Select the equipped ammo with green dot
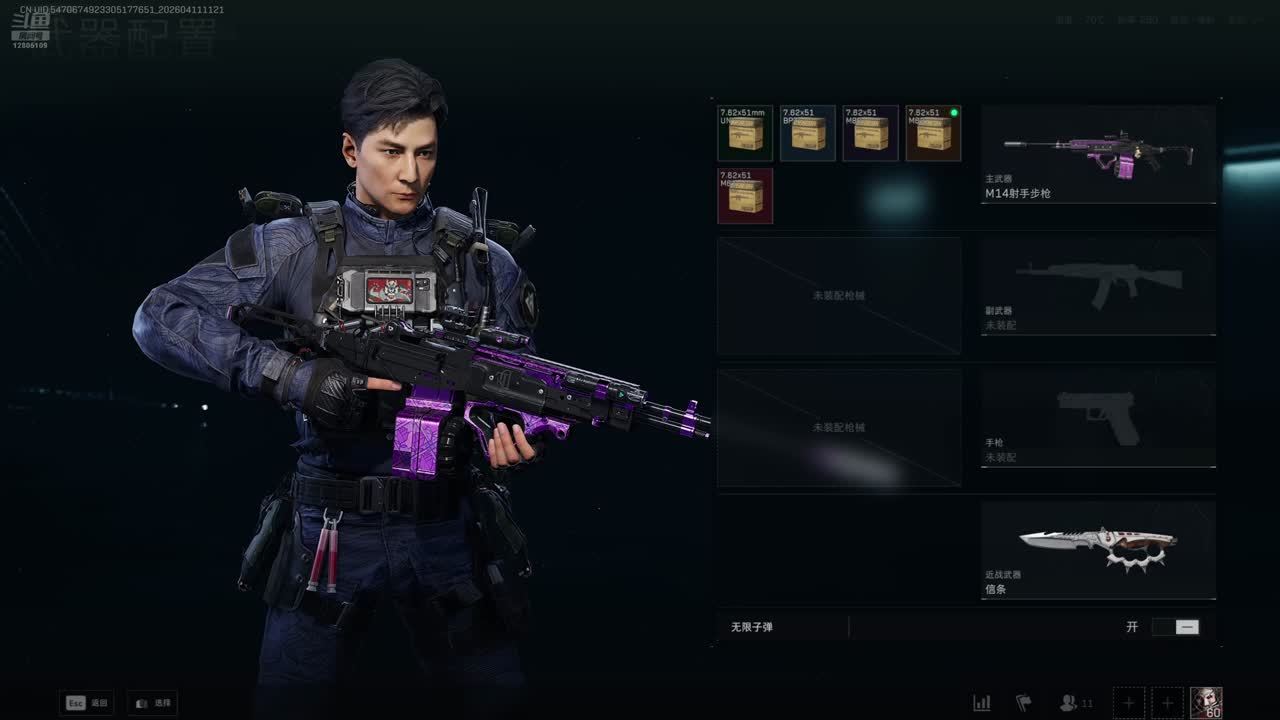1280x720 pixels. pos(933,133)
